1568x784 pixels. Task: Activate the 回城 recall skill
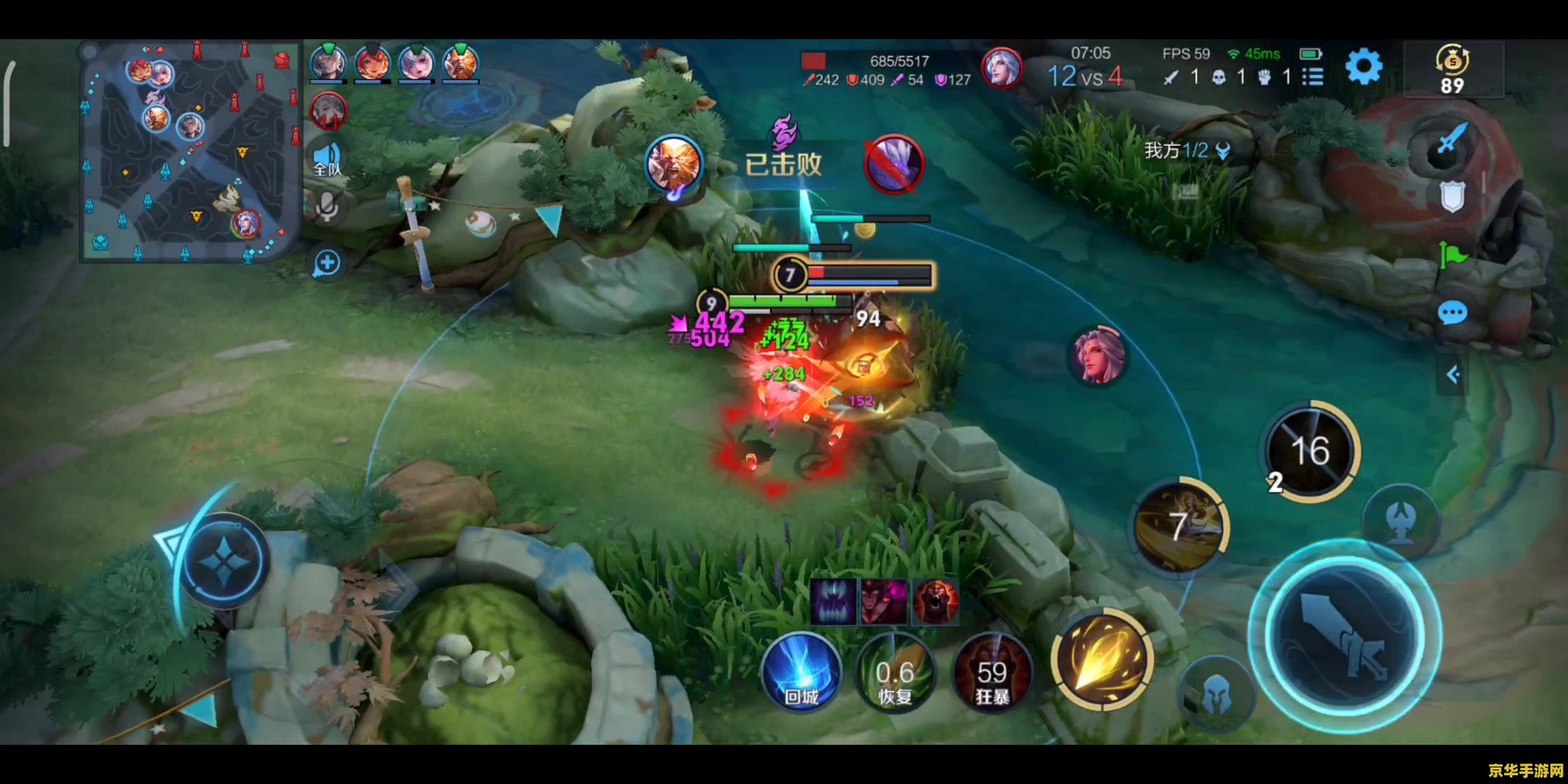coord(801,671)
